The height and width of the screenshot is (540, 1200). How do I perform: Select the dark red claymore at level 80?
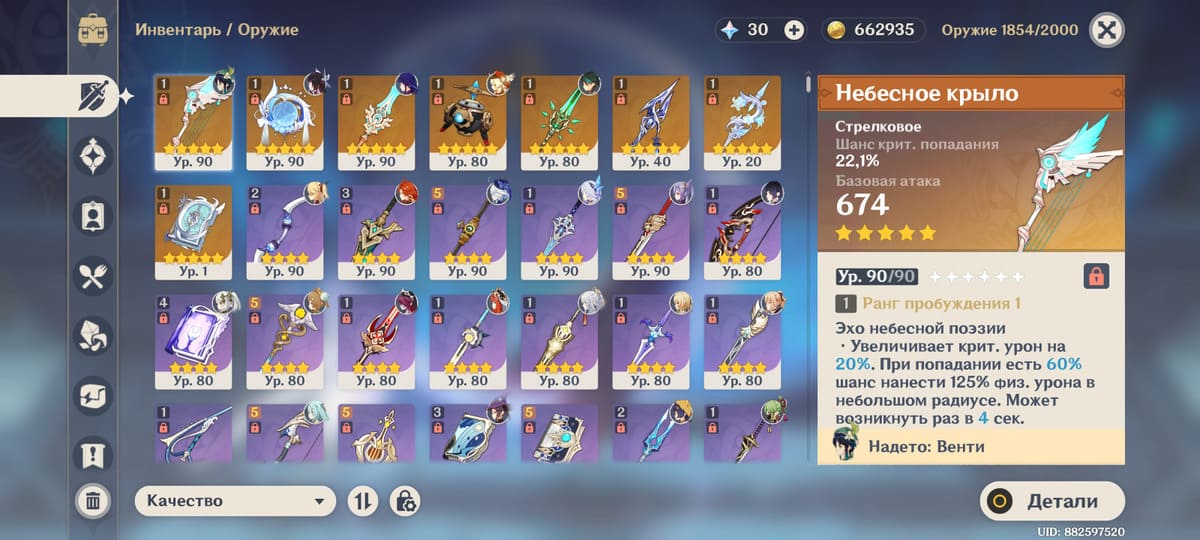pyautogui.click(x=742, y=231)
